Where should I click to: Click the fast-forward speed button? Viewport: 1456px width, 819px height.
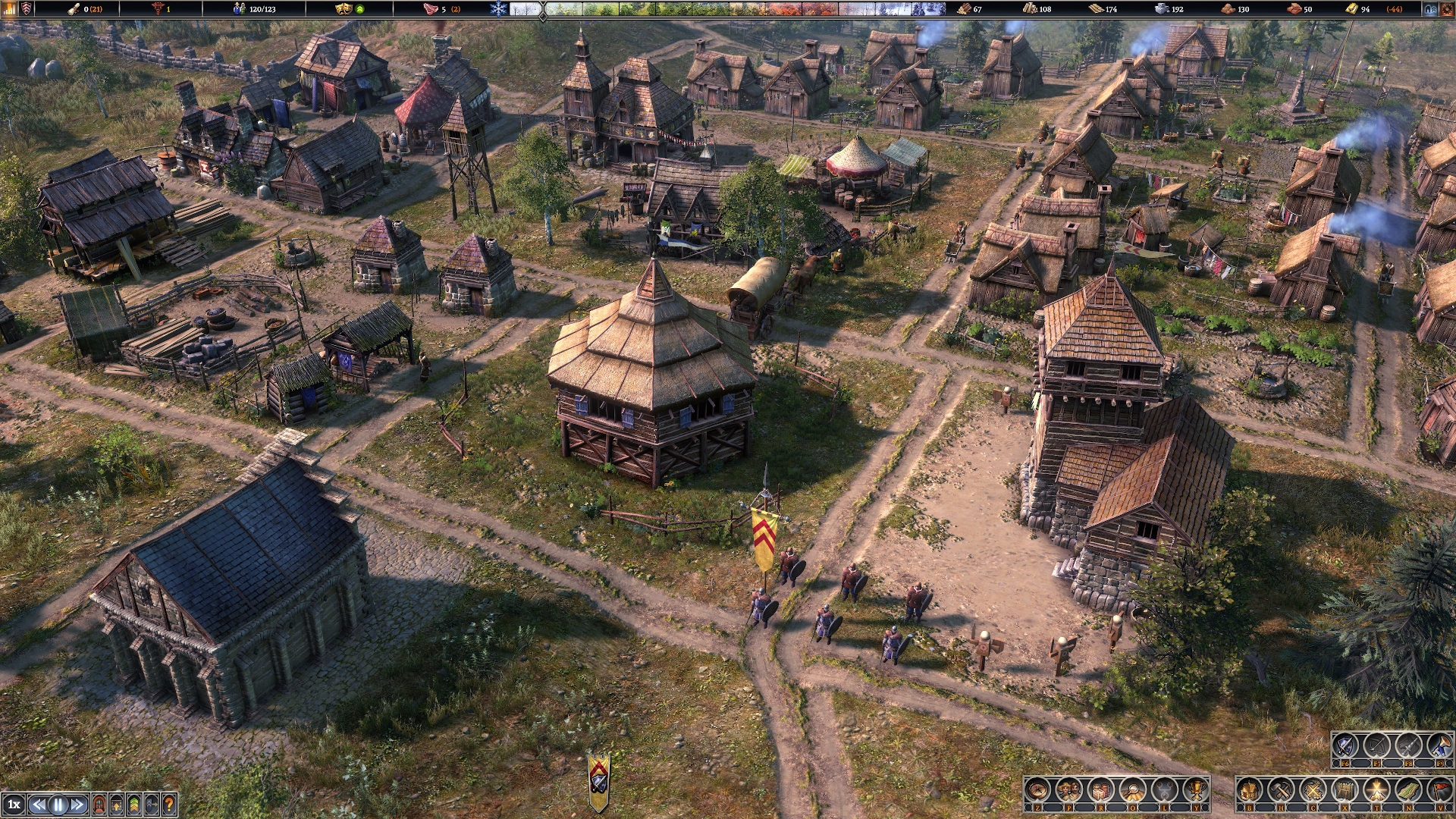[76, 804]
